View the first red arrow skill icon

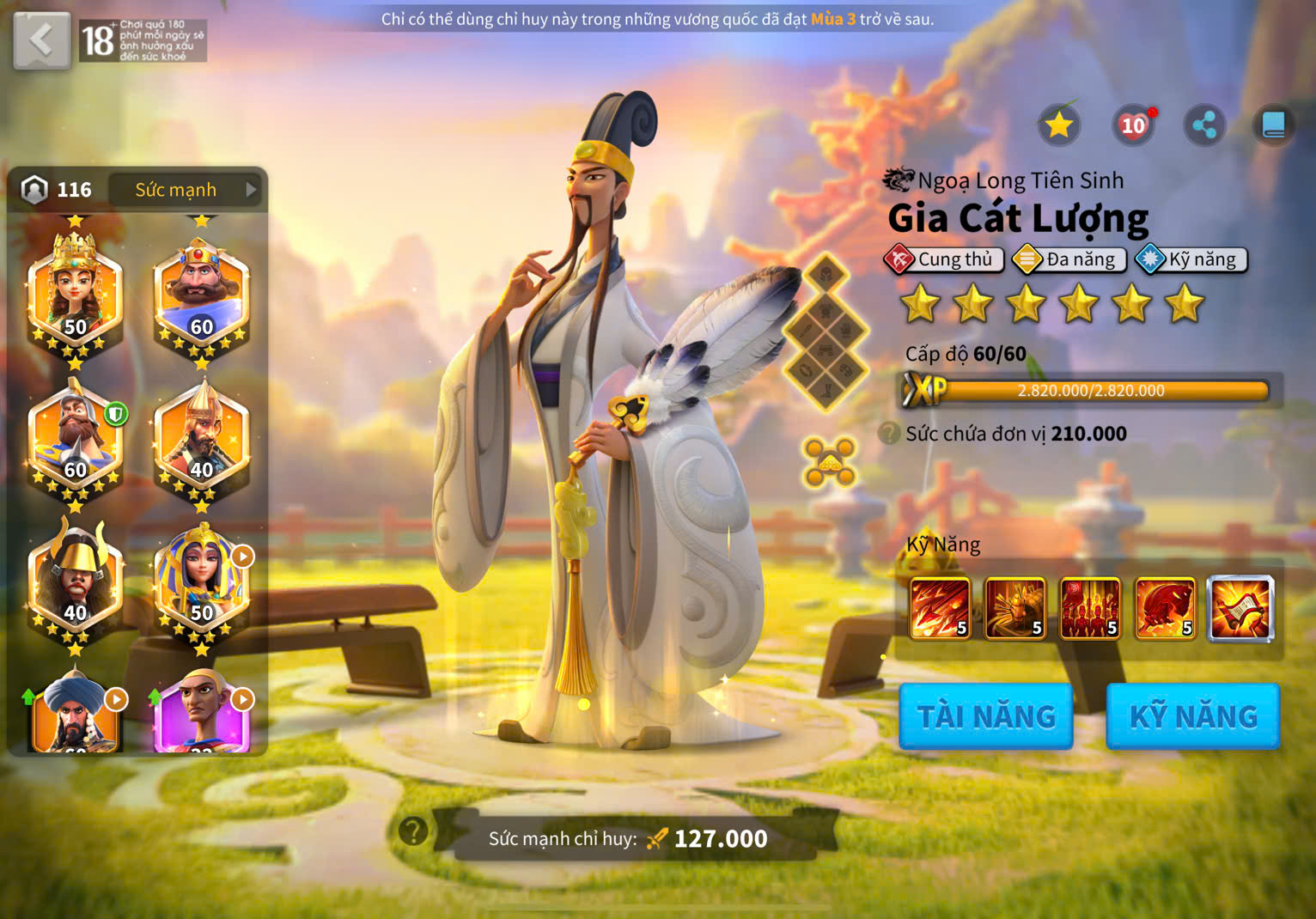click(x=940, y=608)
